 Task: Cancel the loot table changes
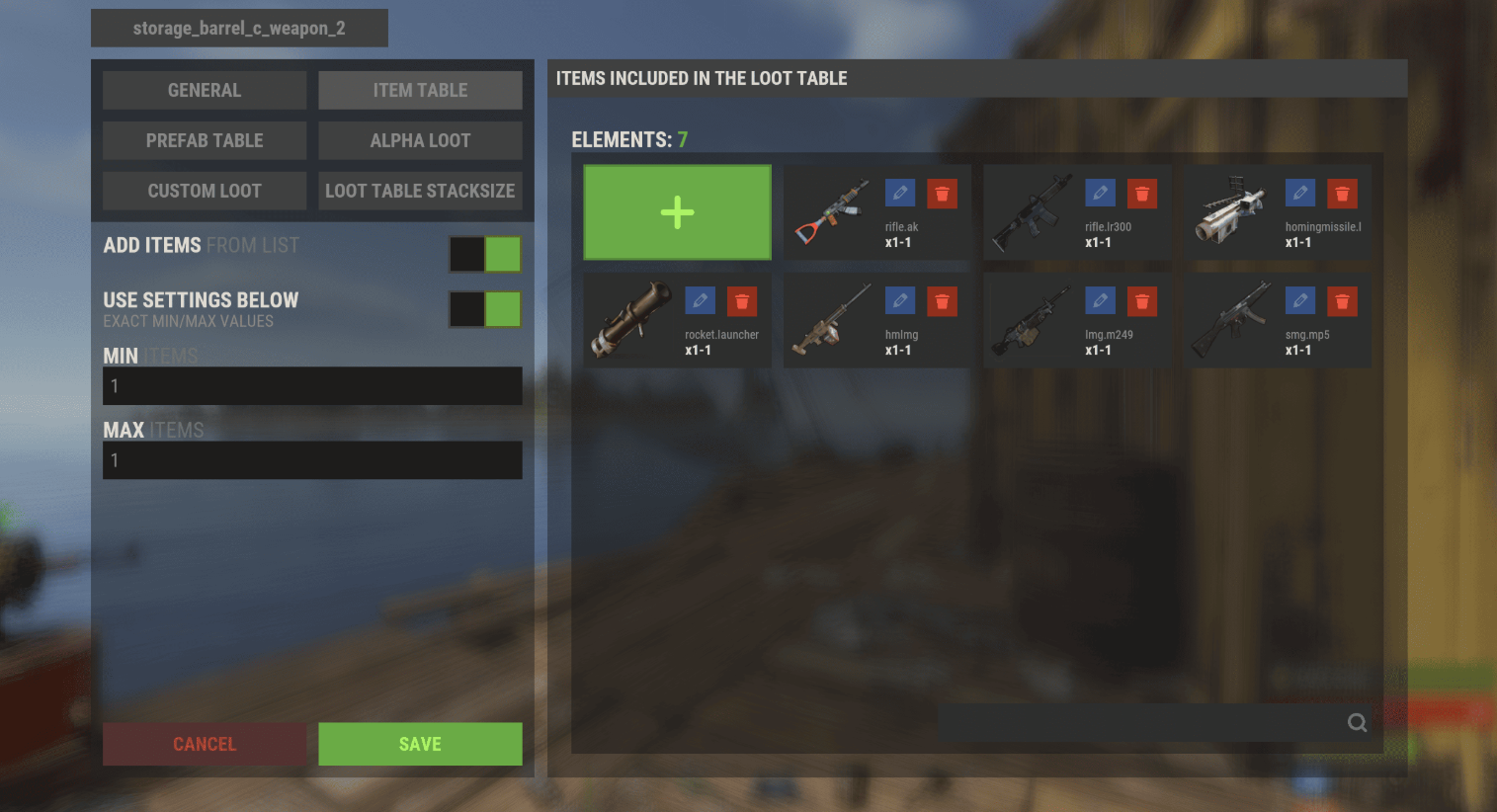205,744
